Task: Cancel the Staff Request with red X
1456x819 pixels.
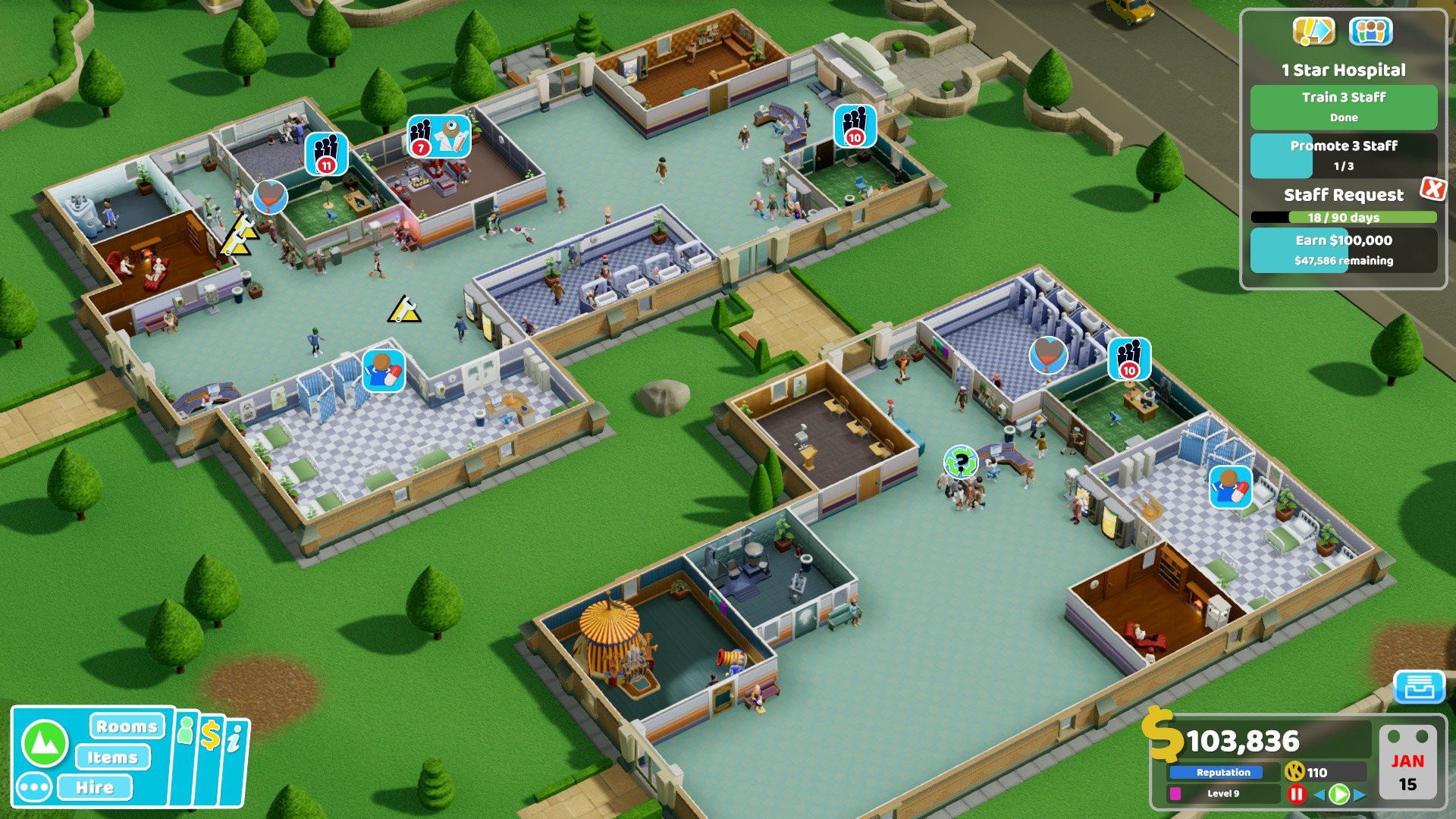Action: [x=1432, y=188]
